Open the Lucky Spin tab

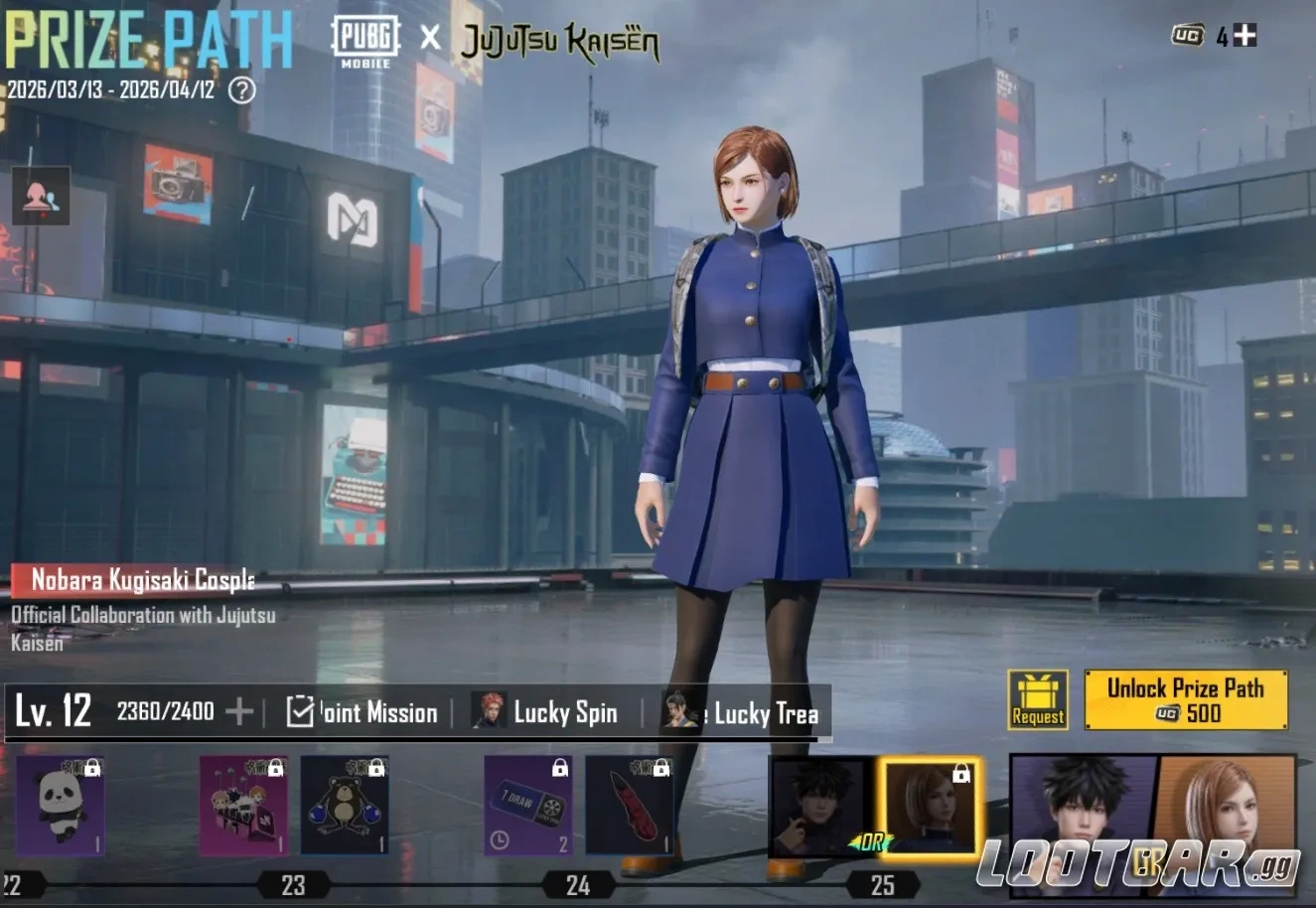545,712
